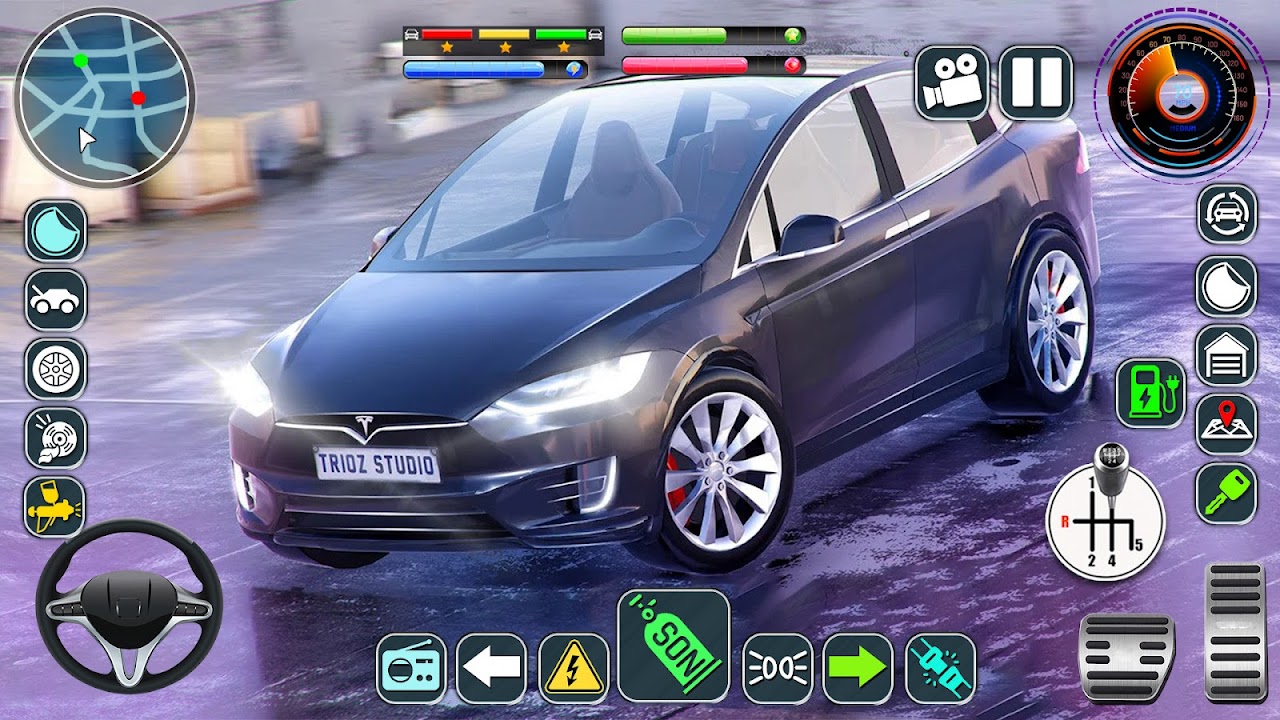Open the yellow spray paint gun
1280x720 pixels.
[x=56, y=506]
